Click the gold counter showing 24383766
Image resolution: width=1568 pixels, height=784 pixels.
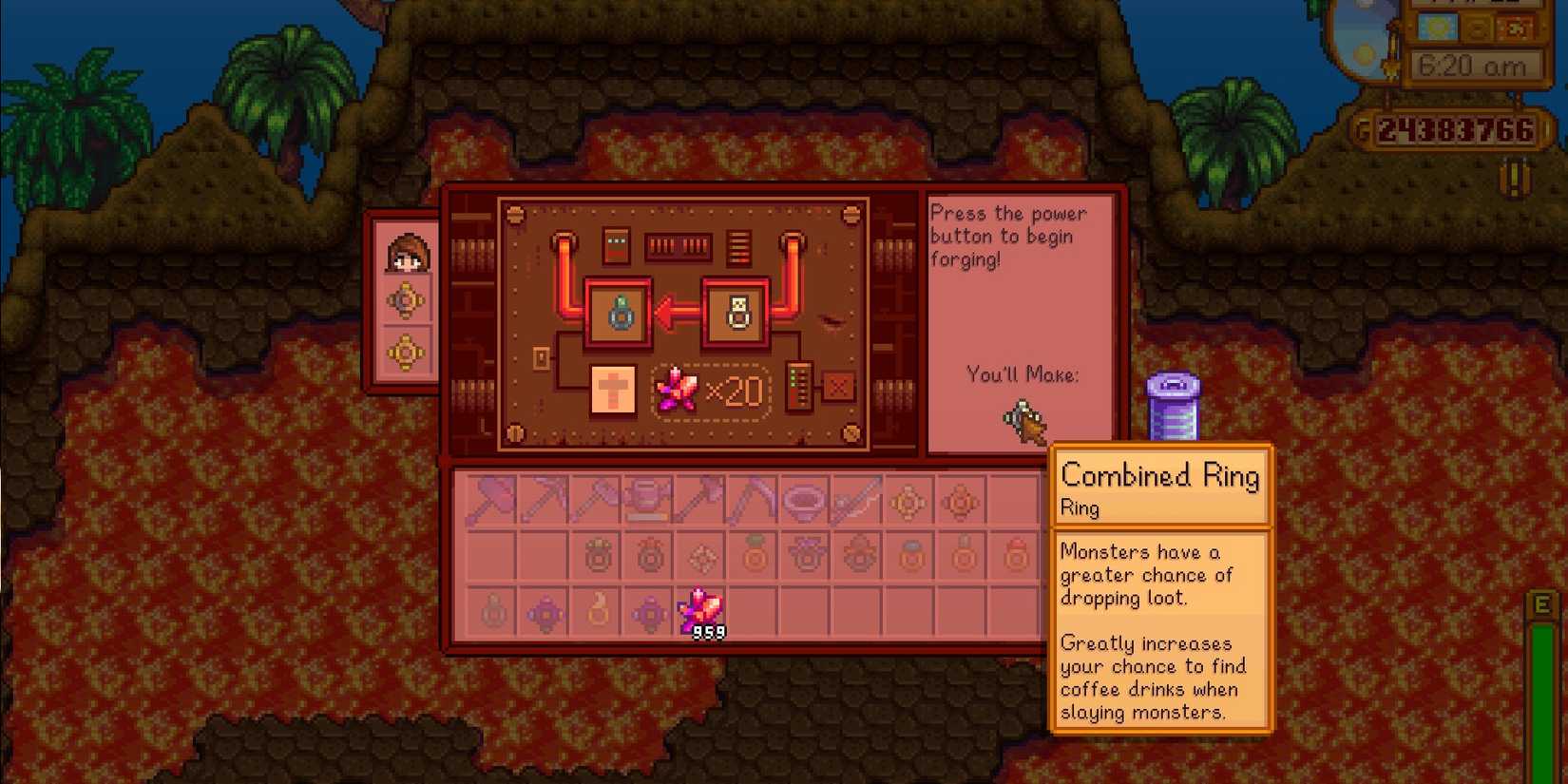[1456, 131]
